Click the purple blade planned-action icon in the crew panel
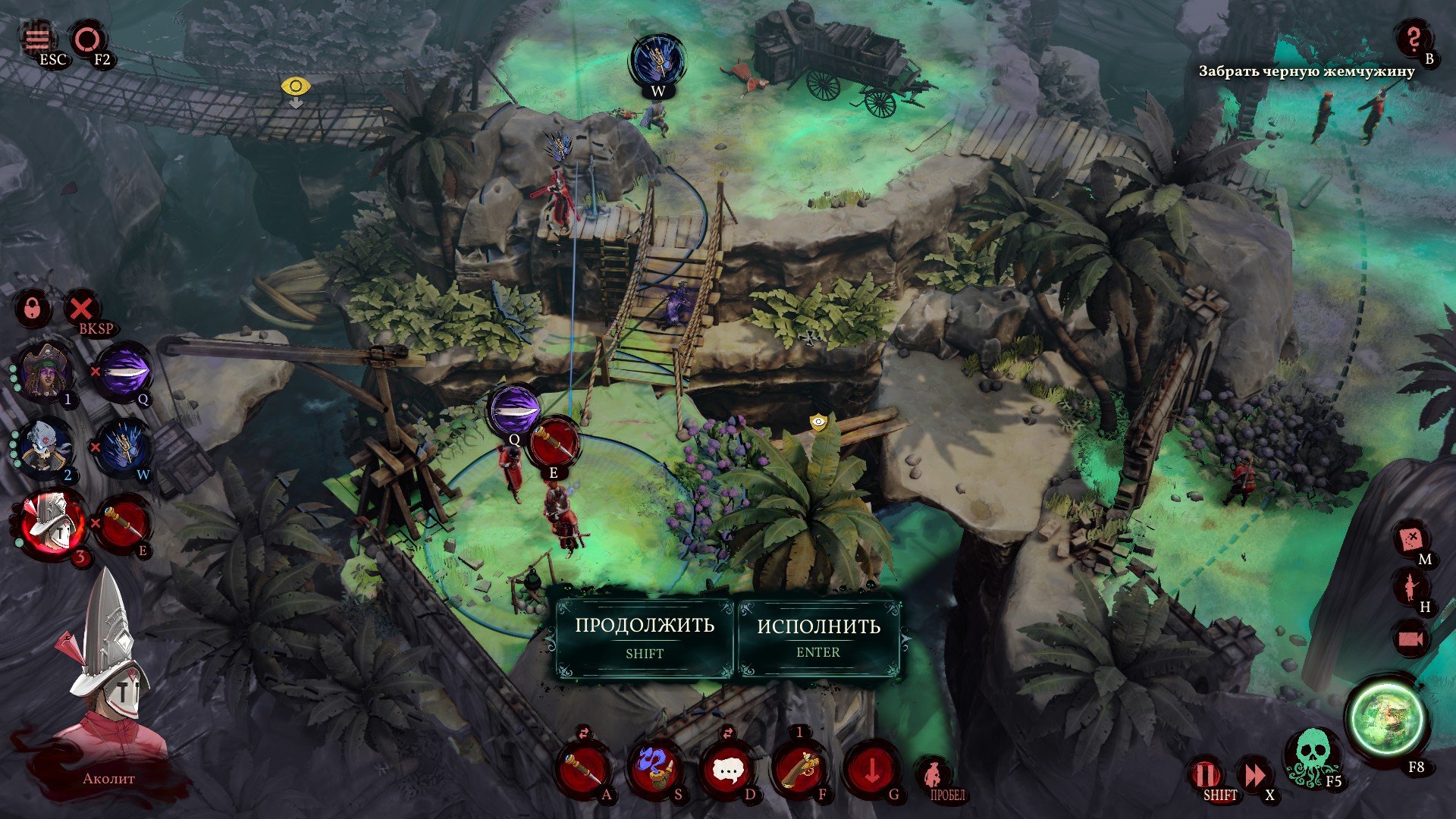Screen dimensions: 1456x819 click(x=121, y=372)
